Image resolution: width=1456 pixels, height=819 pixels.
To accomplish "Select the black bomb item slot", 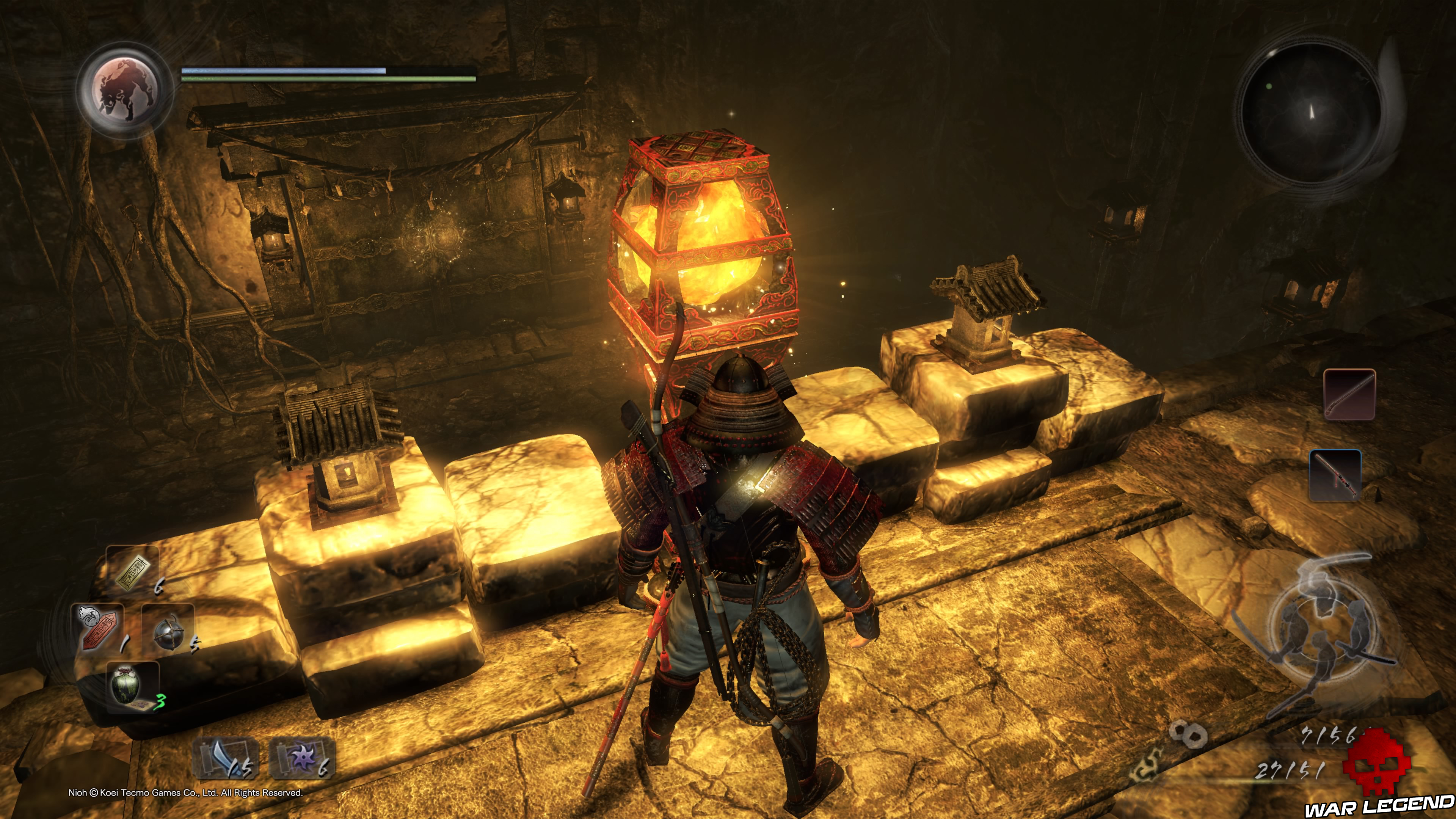I will pyautogui.click(x=168, y=628).
